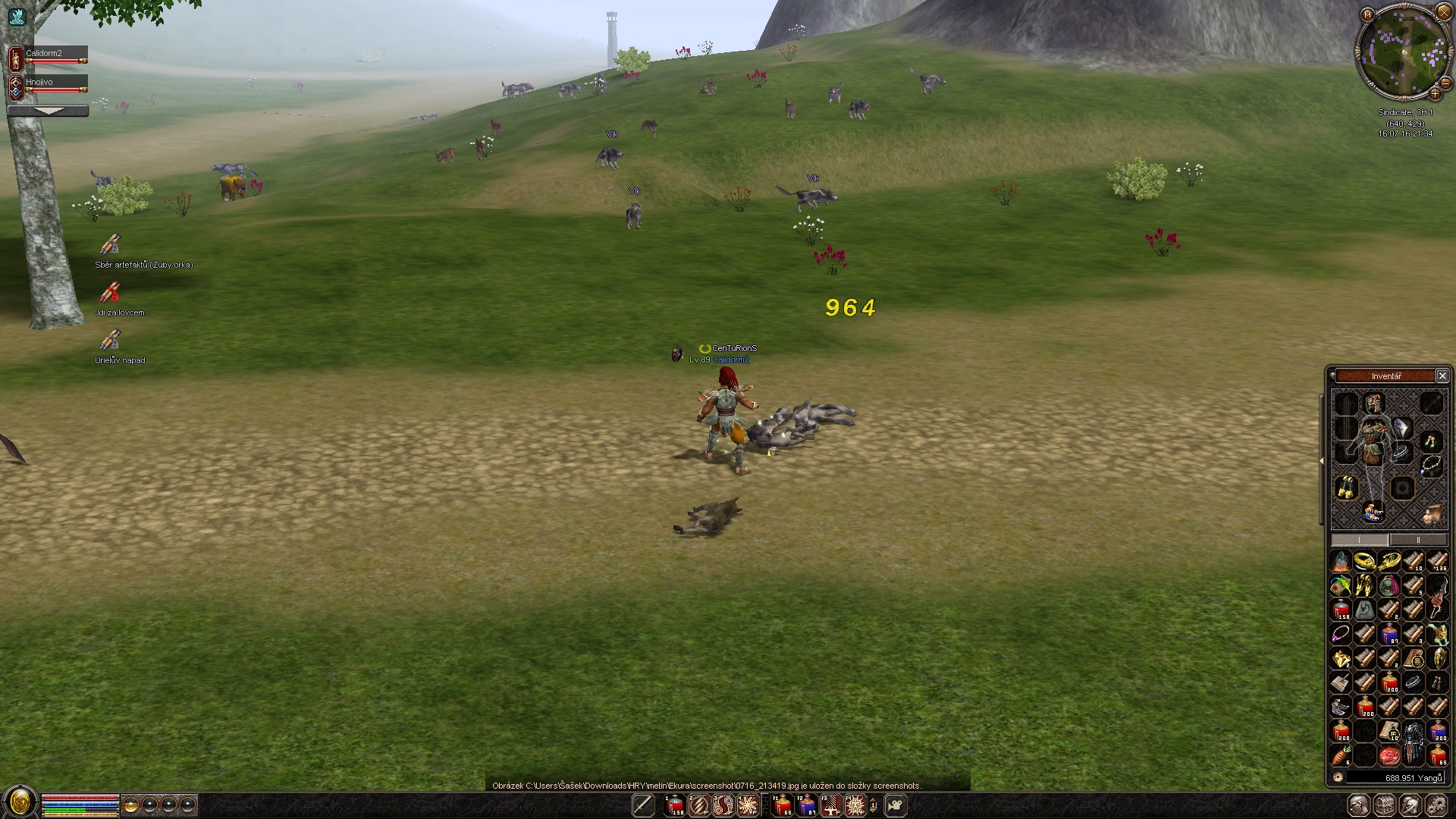Expand the party list arrow
The height and width of the screenshot is (819, 1456).
coord(49,111)
